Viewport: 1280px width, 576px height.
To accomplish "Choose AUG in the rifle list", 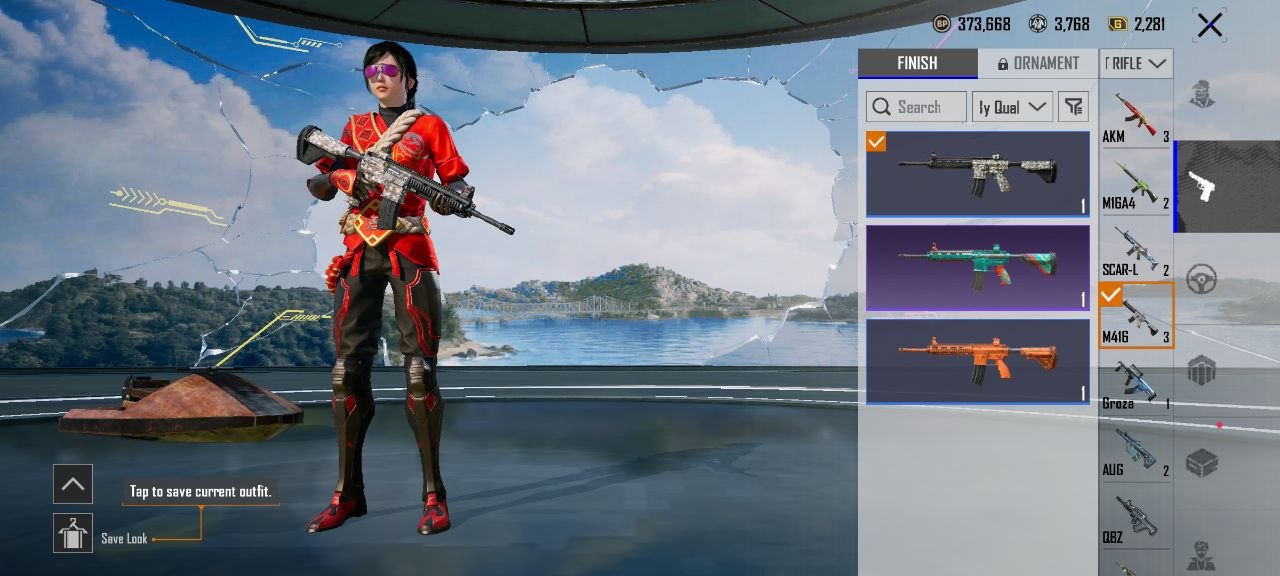I will (x=1136, y=452).
